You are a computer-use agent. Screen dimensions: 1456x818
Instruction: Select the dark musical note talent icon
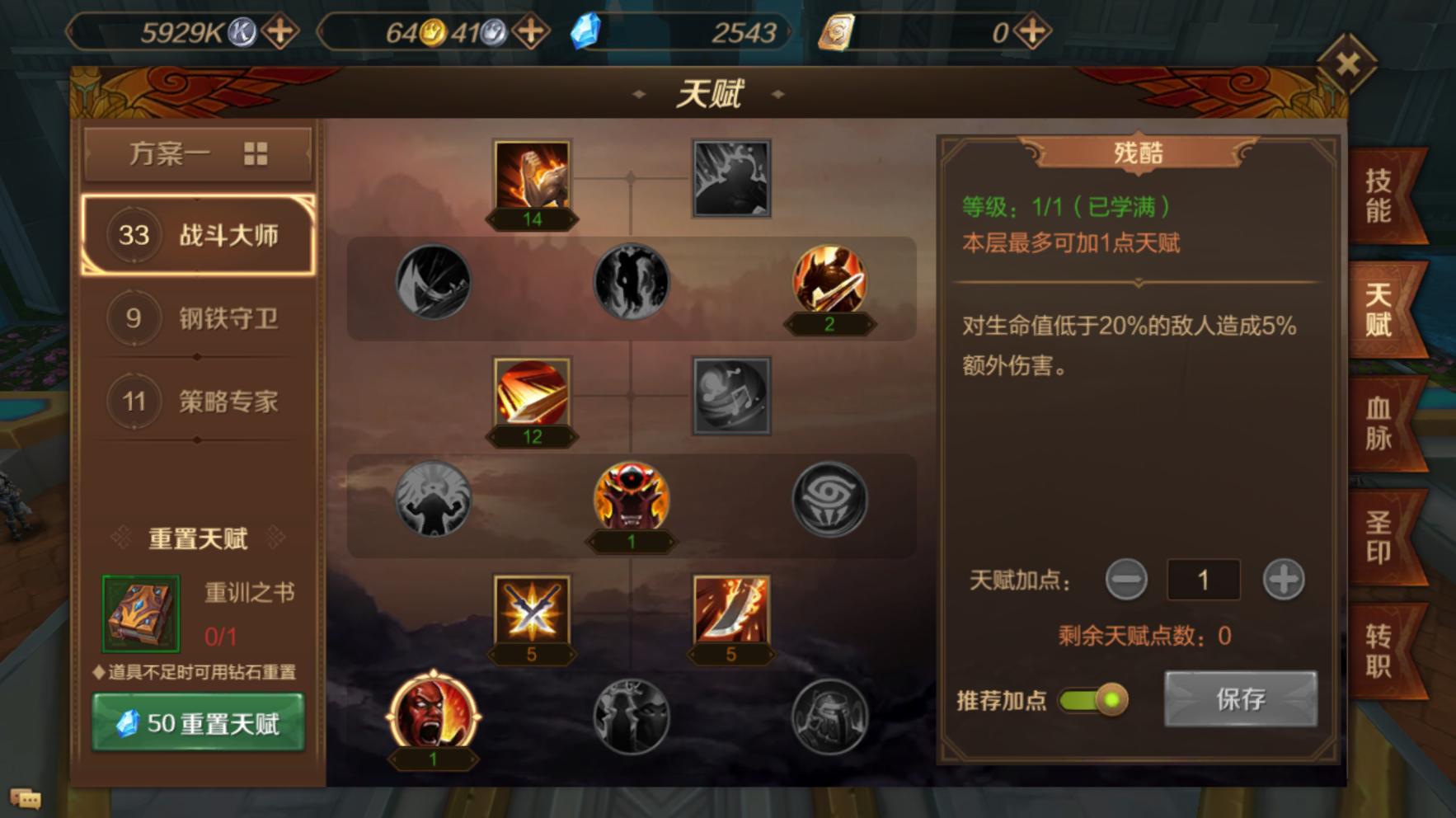(730, 396)
